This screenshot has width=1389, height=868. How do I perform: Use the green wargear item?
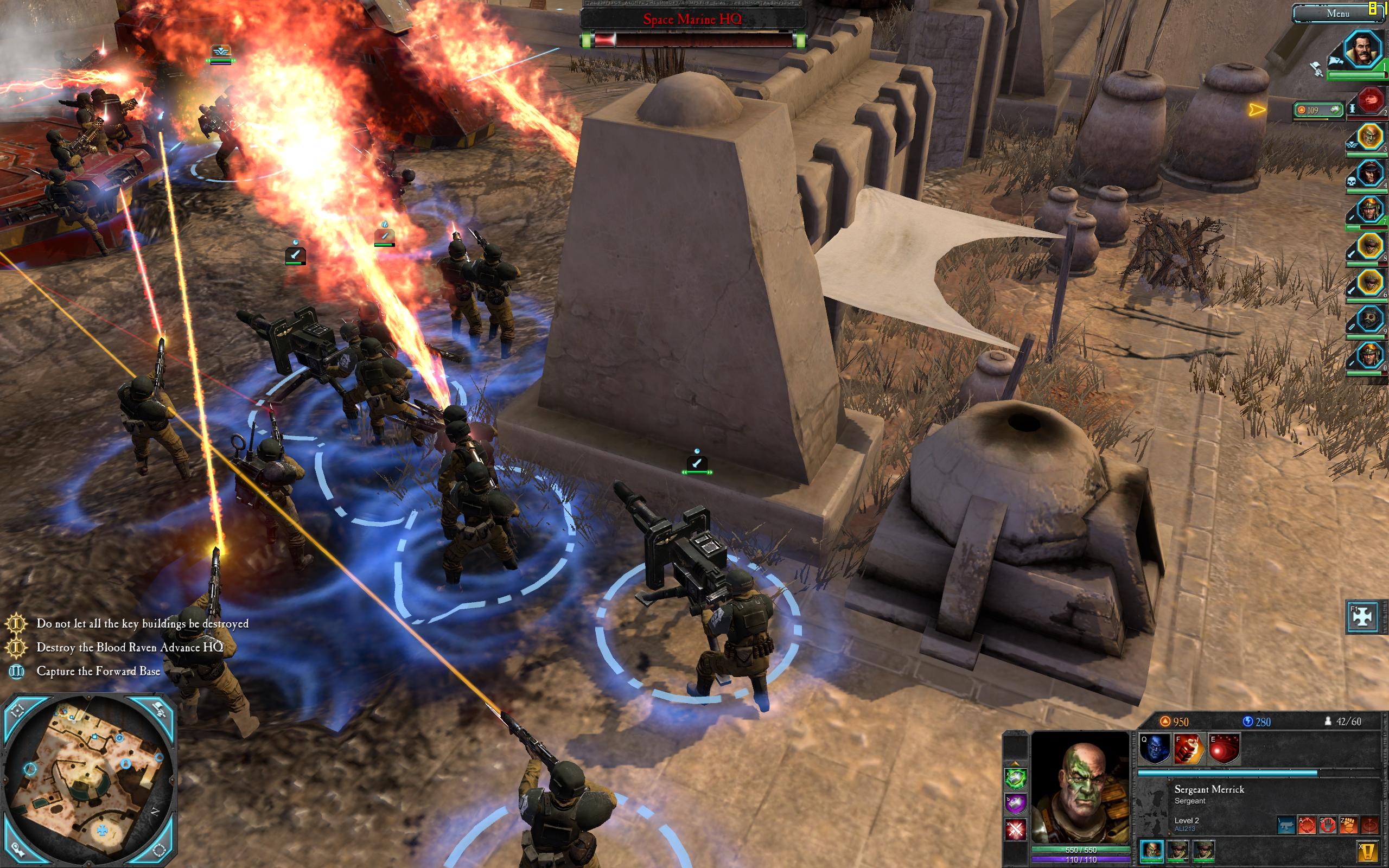1015,778
